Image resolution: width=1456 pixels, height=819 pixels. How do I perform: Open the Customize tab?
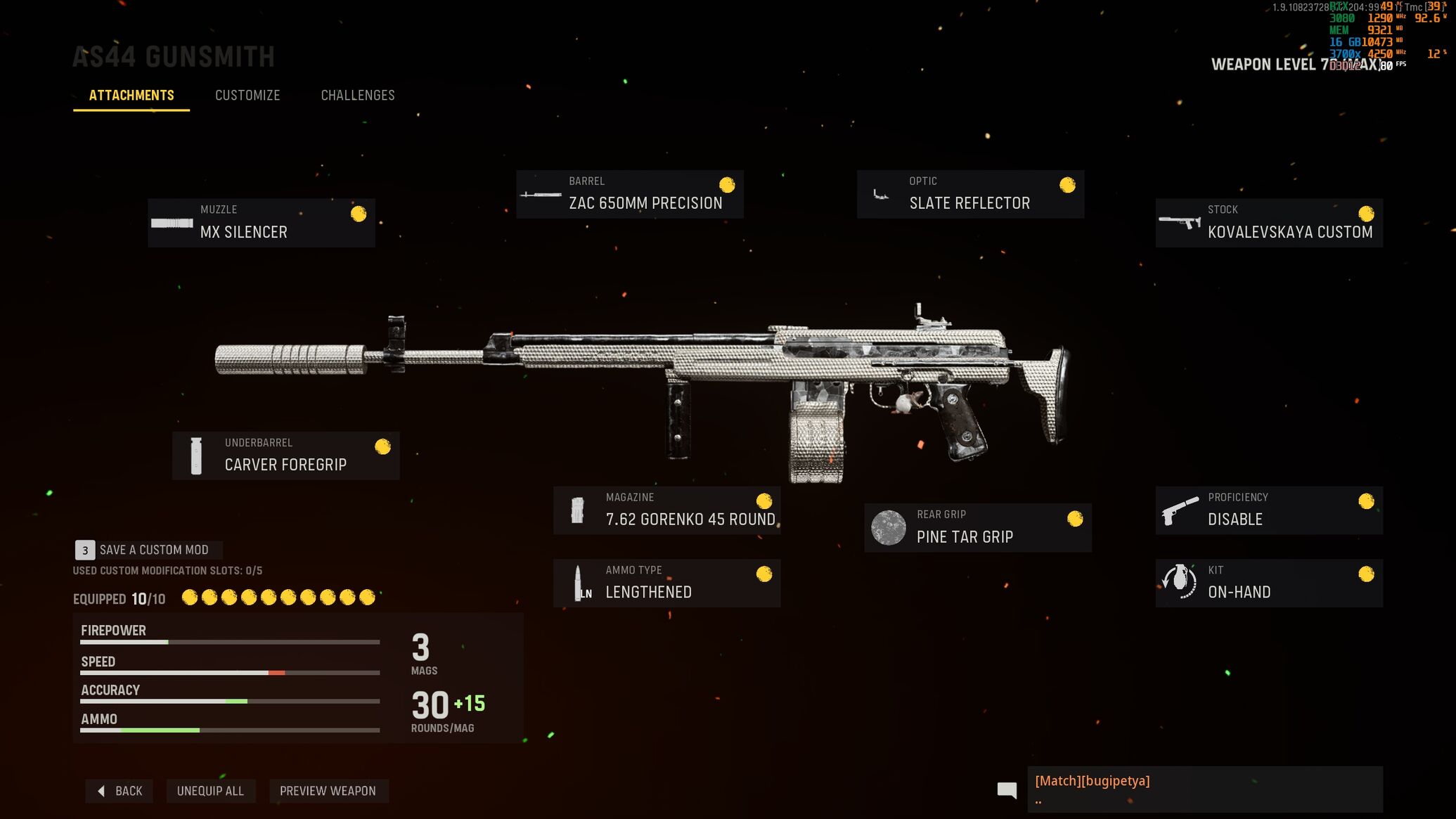tap(247, 96)
